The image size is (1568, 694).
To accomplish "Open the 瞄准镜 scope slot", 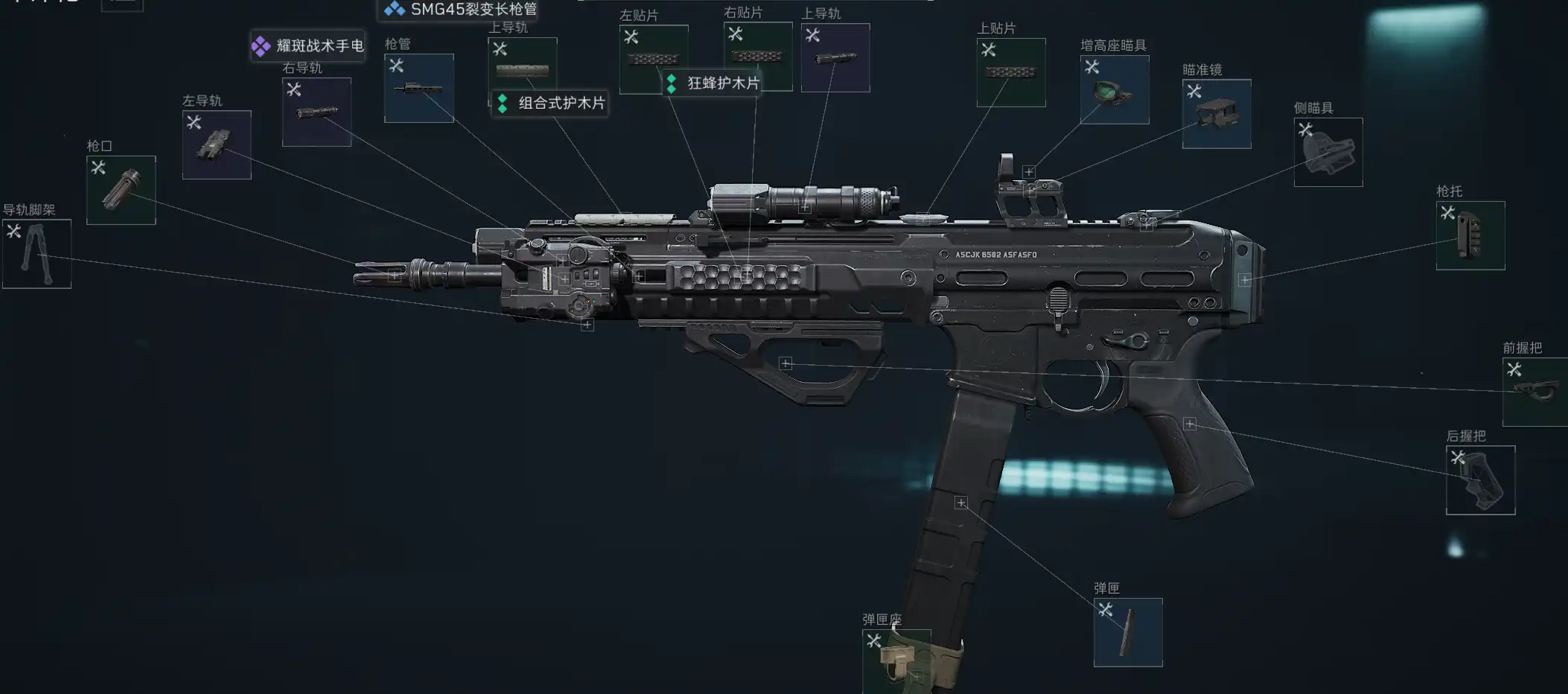I will [1217, 114].
